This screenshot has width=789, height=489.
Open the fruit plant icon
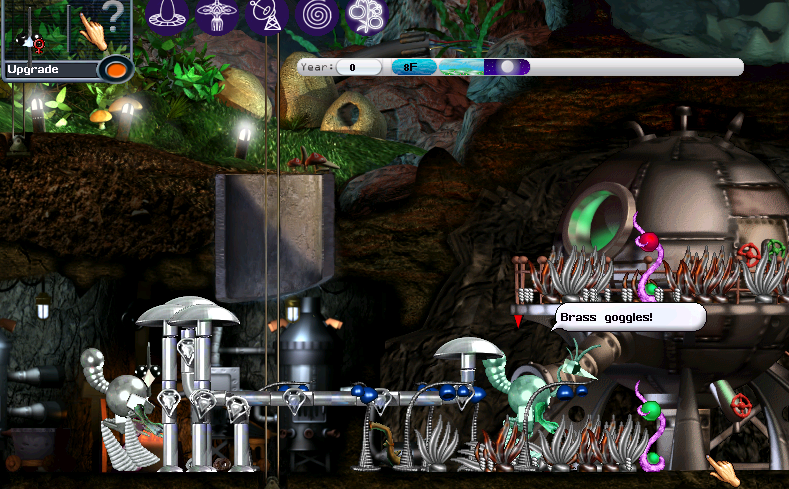click(x=366, y=15)
